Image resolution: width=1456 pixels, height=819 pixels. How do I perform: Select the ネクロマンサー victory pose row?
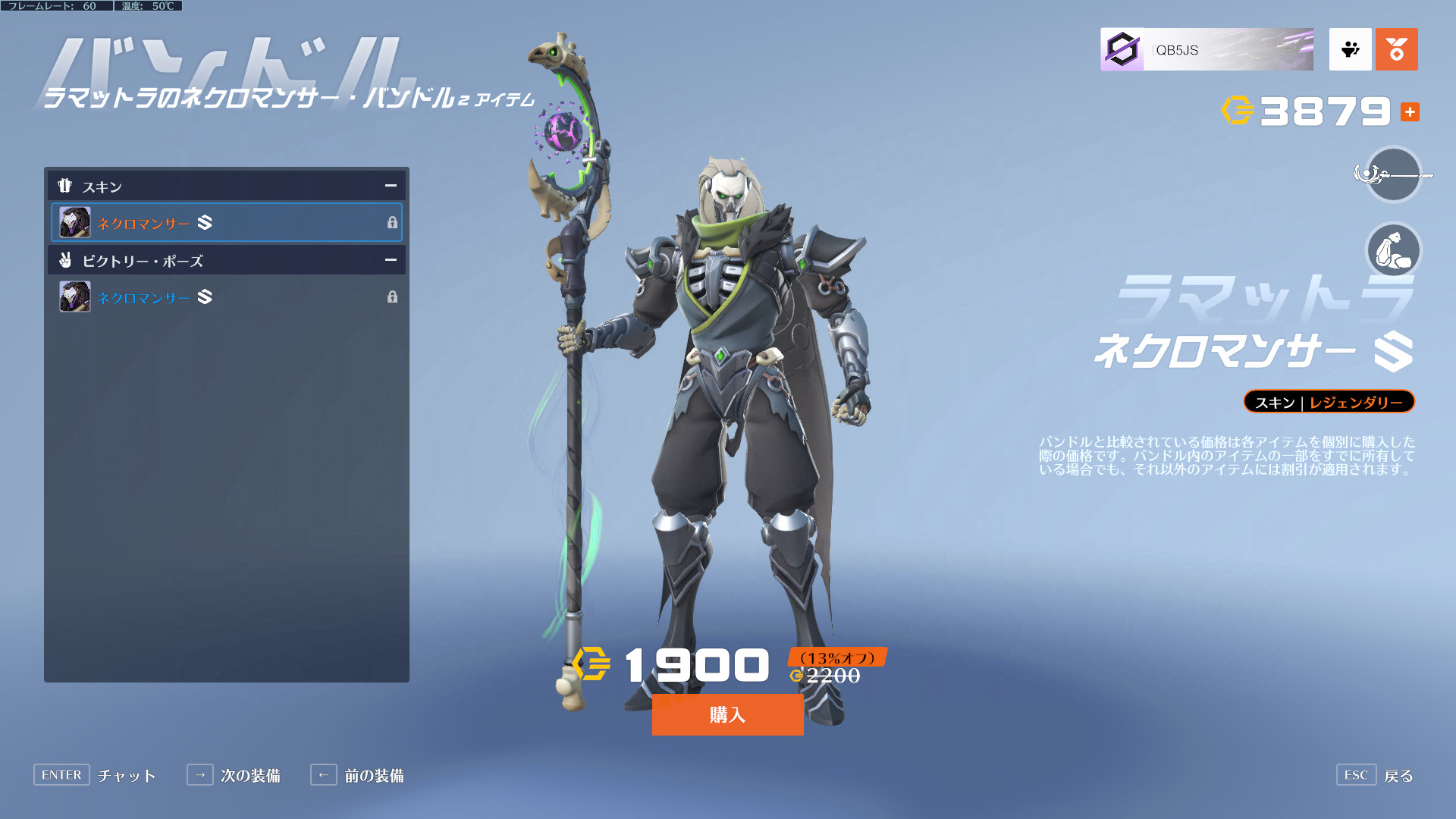[226, 297]
